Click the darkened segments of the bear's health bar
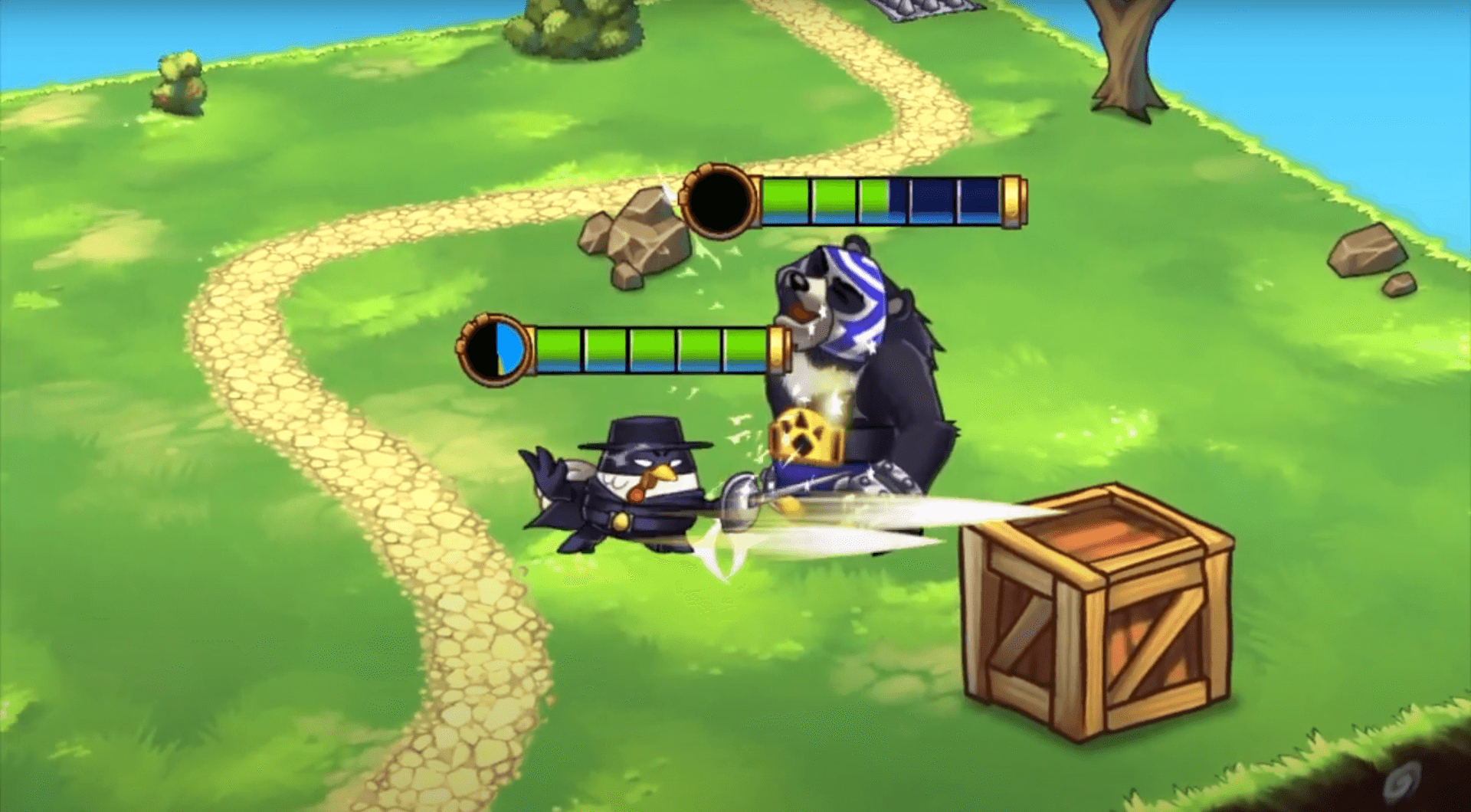This screenshot has width=1471, height=812. tap(942, 201)
